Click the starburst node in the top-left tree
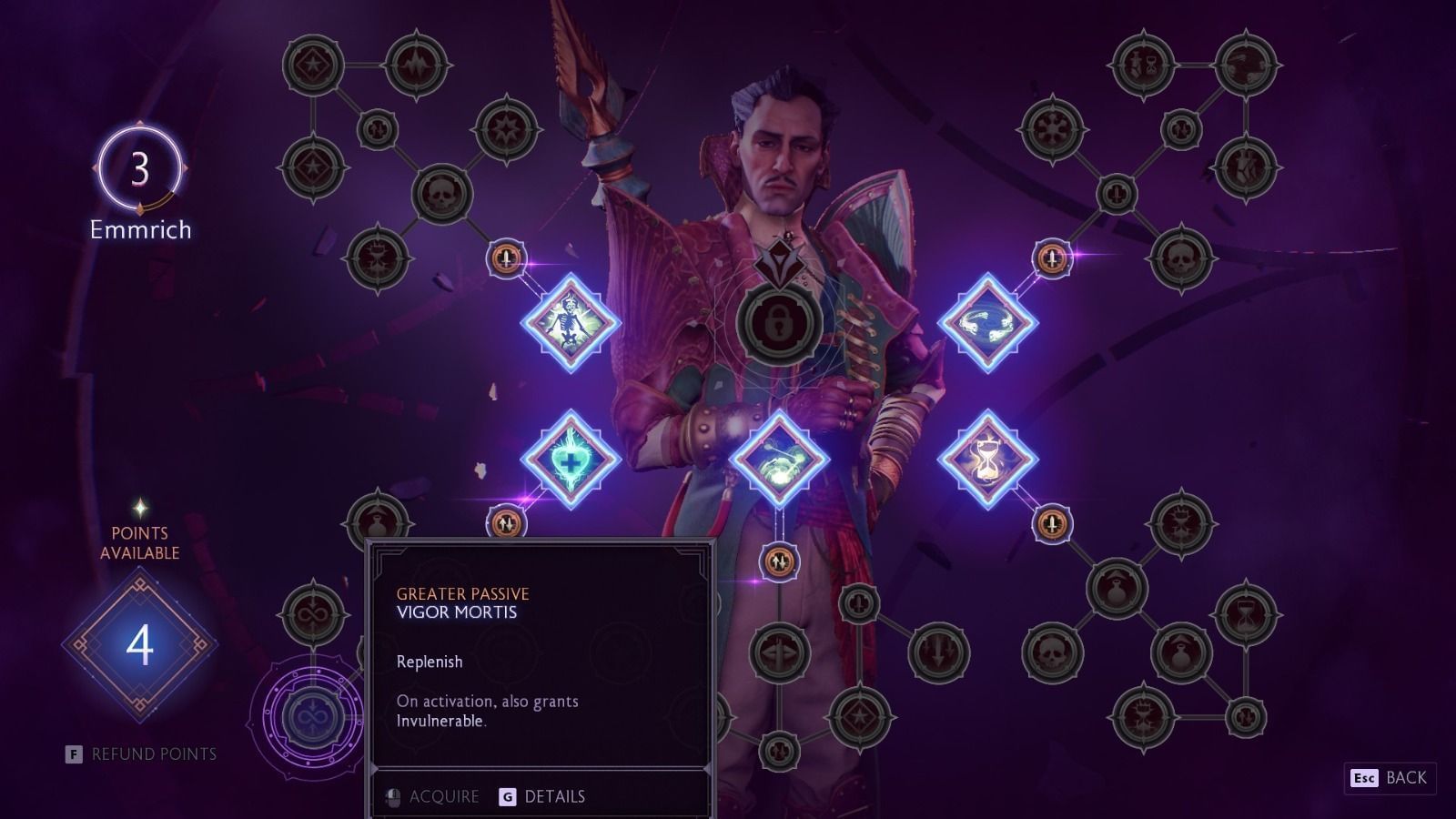Viewport: 1456px width, 819px height. coord(311,63)
